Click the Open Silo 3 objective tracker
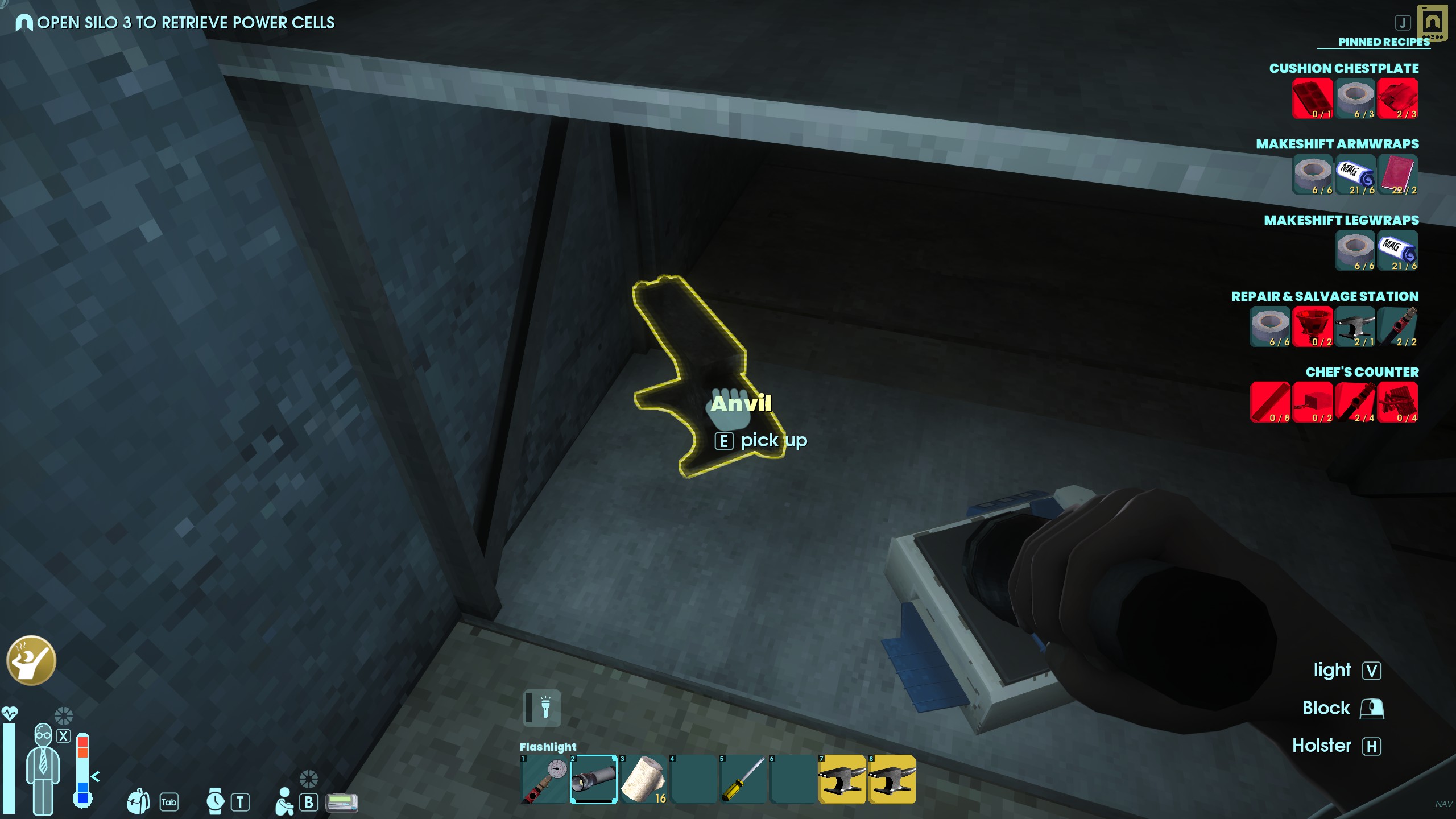Image resolution: width=1456 pixels, height=819 pixels. coord(185,23)
